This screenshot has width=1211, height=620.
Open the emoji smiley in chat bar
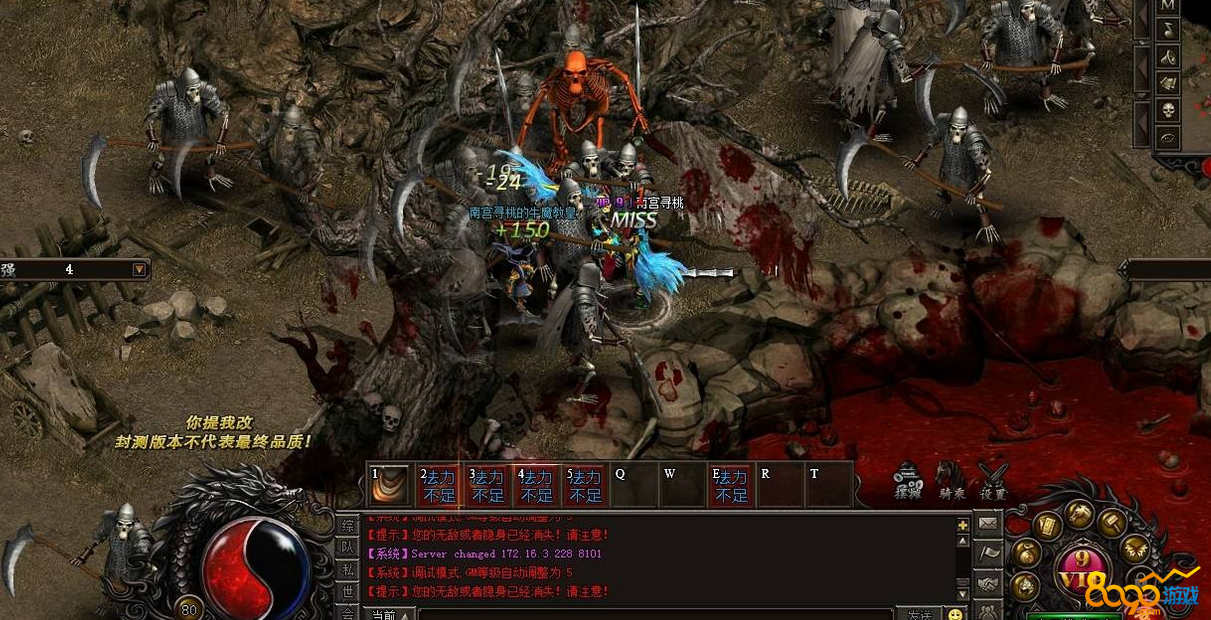(956, 614)
